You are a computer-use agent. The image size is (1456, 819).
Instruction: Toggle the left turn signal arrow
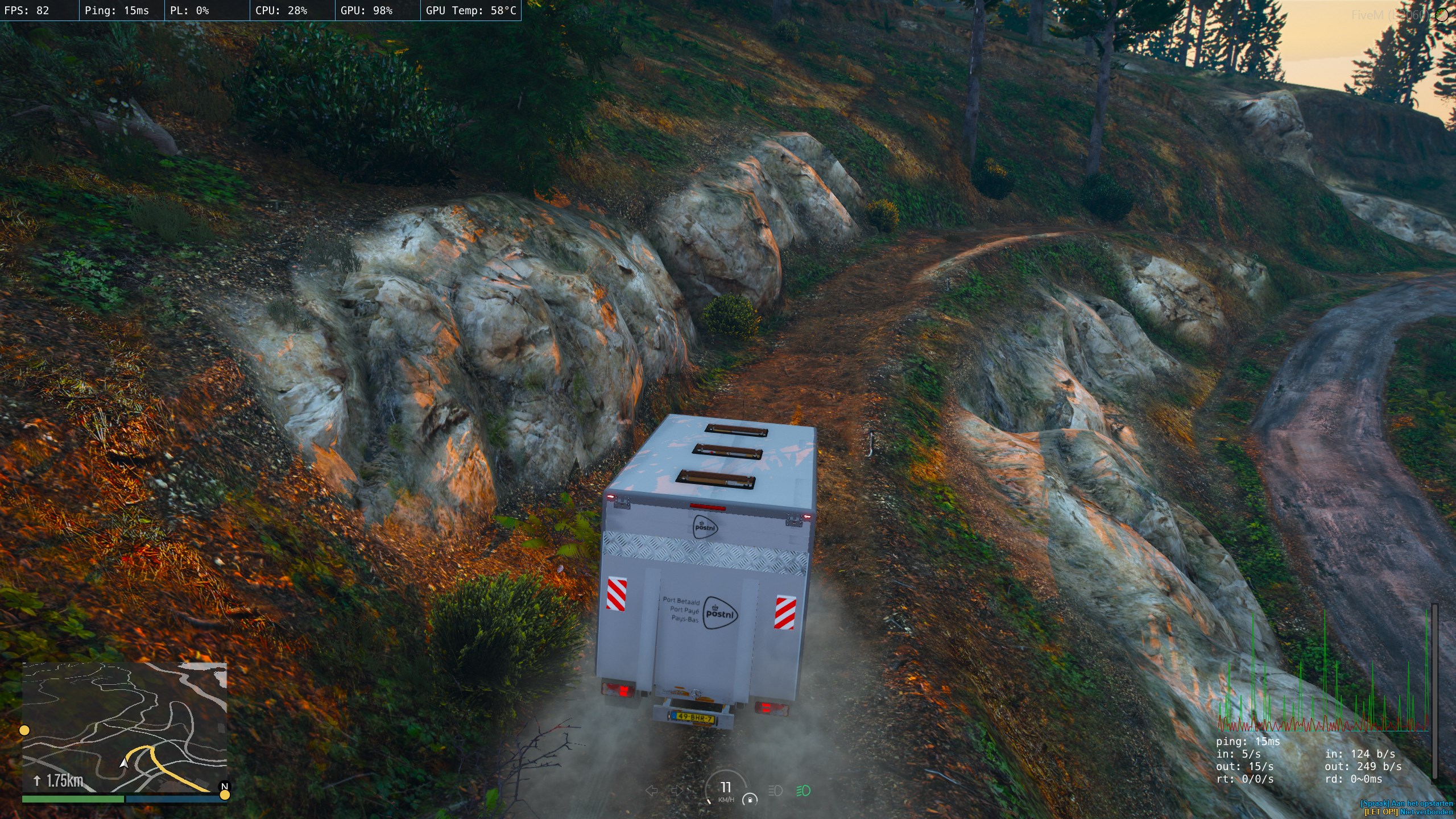[652, 791]
